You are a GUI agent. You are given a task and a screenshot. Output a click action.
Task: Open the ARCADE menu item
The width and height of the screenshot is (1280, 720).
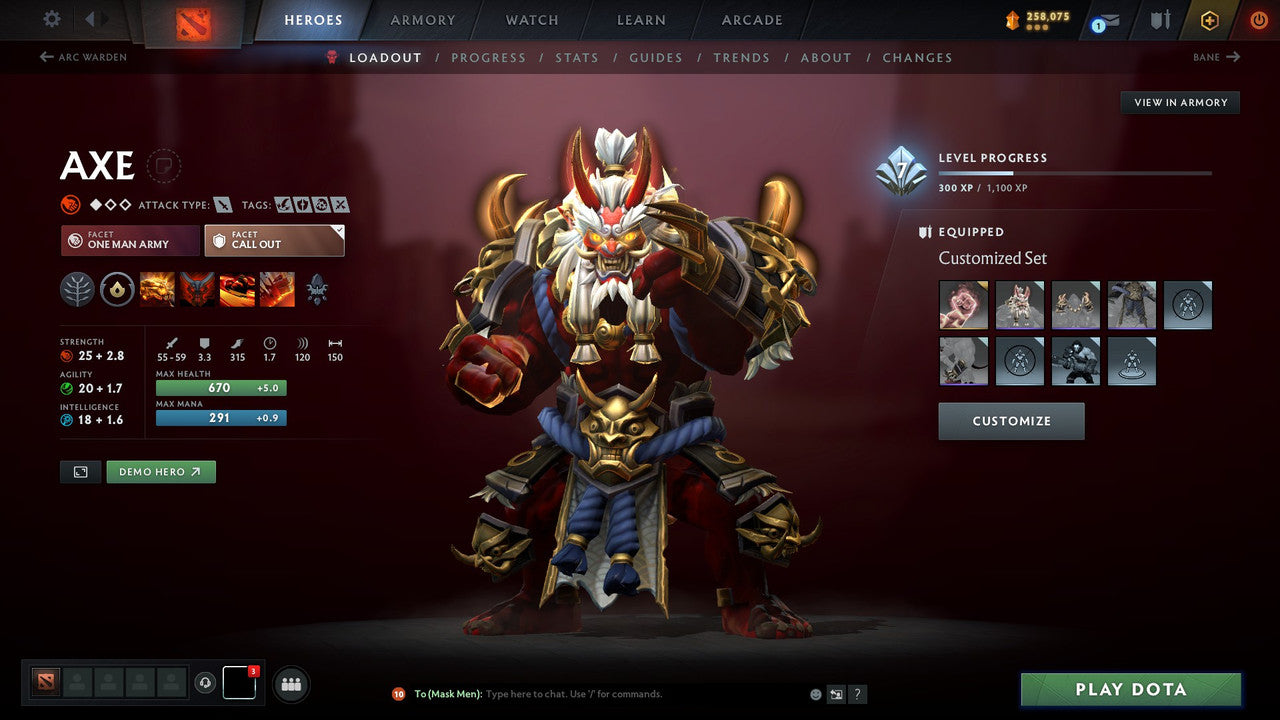click(x=750, y=19)
